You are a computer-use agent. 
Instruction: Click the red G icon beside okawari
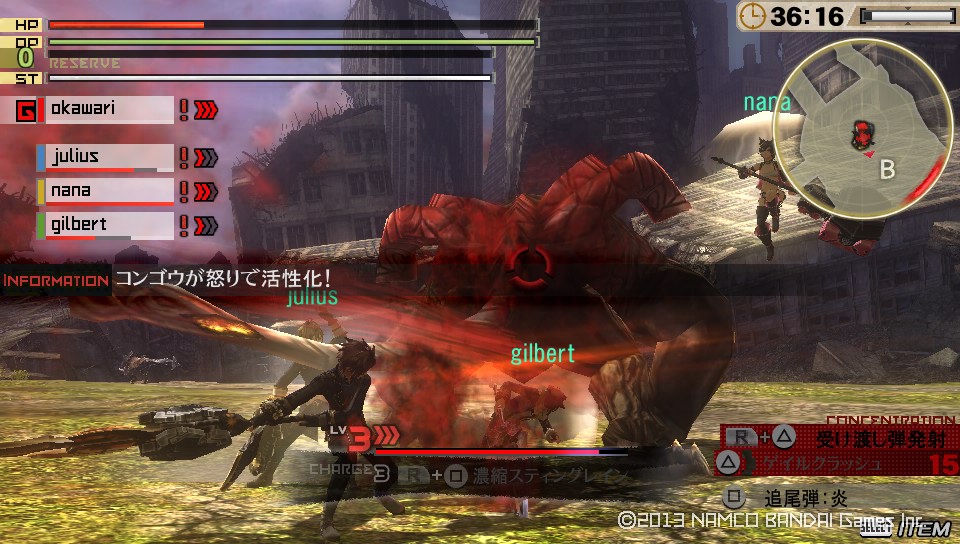(x=27, y=110)
